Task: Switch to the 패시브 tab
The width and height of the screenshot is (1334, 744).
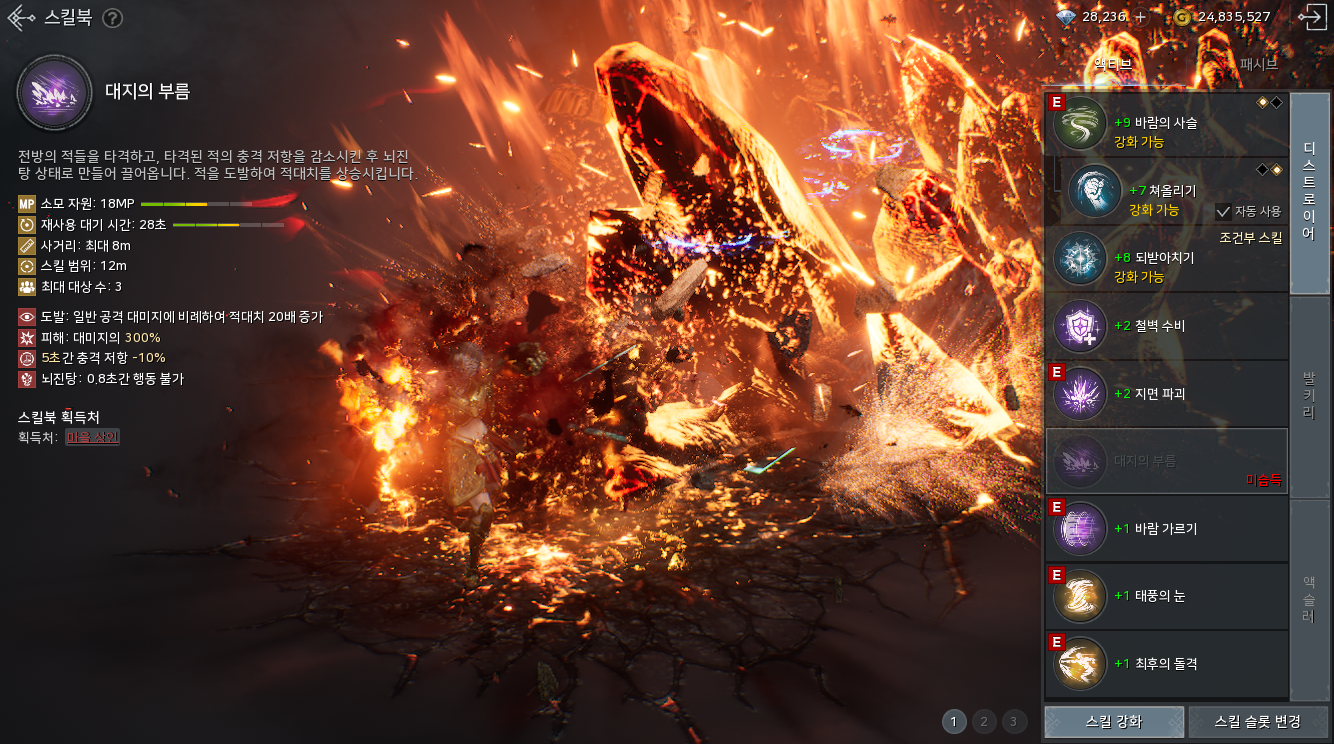Action: [x=1258, y=63]
